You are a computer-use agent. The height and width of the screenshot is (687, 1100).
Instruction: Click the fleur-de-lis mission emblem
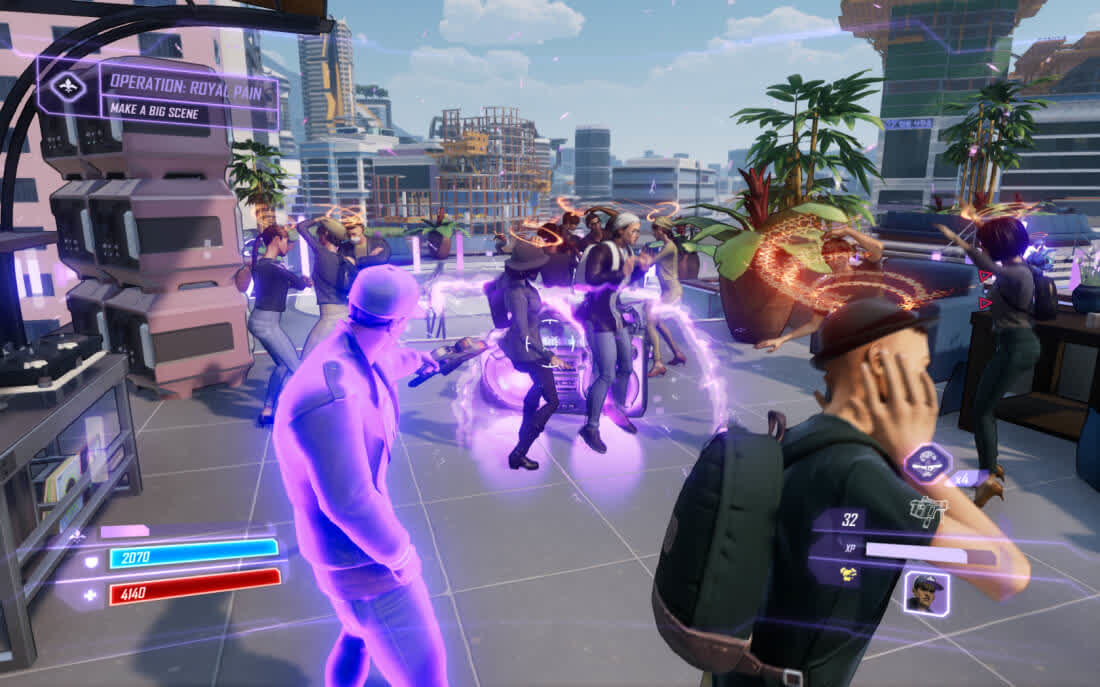[68, 87]
